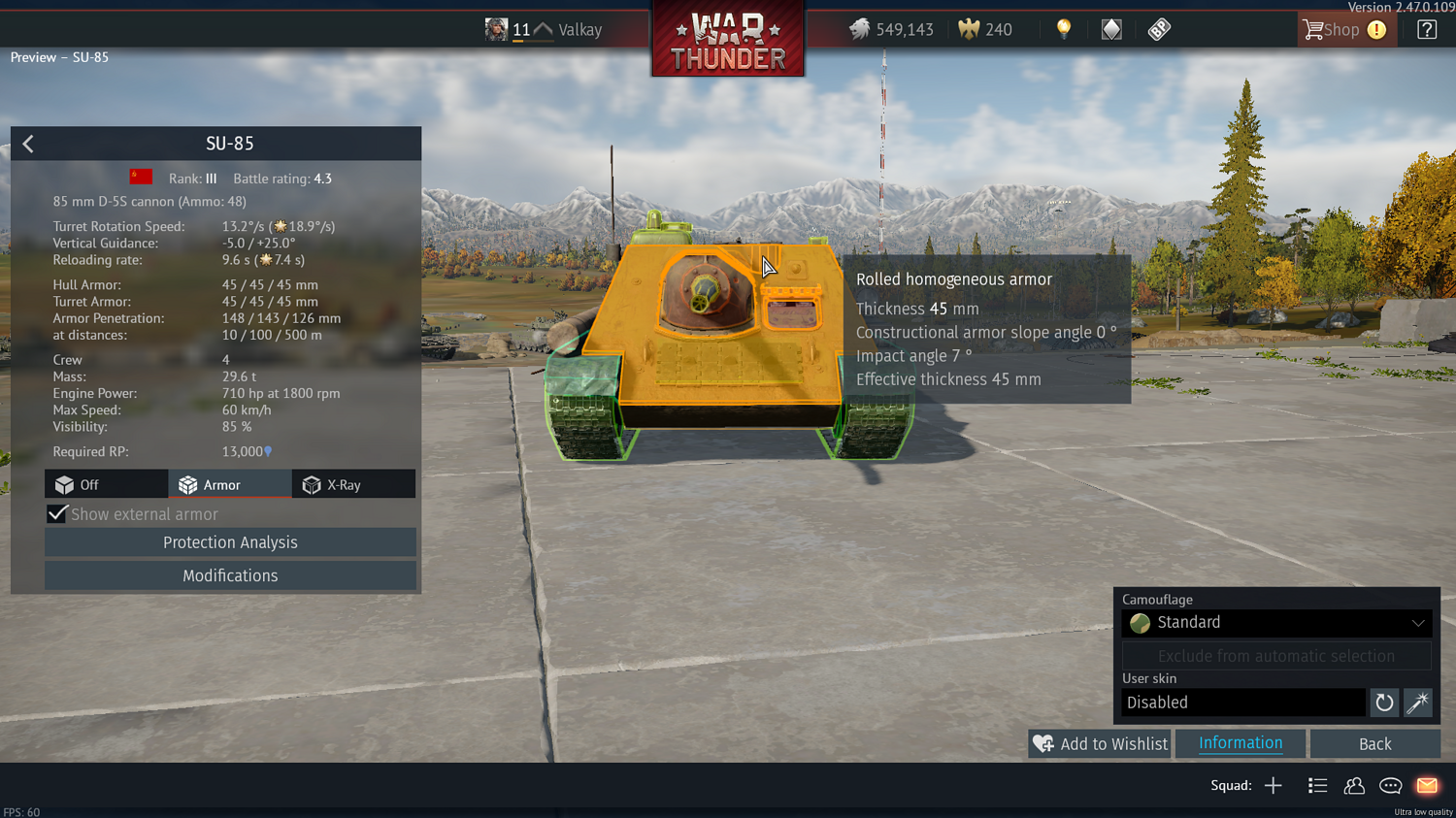Open Protection Analysis
The height and width of the screenshot is (818, 1456).
pos(230,542)
